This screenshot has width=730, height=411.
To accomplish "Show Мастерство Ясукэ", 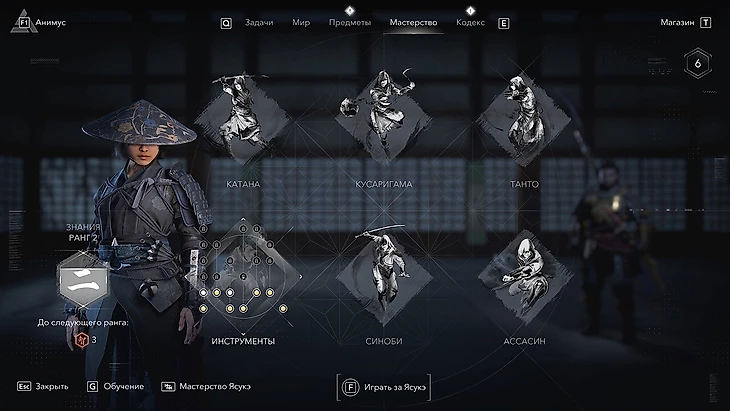I will (206, 386).
